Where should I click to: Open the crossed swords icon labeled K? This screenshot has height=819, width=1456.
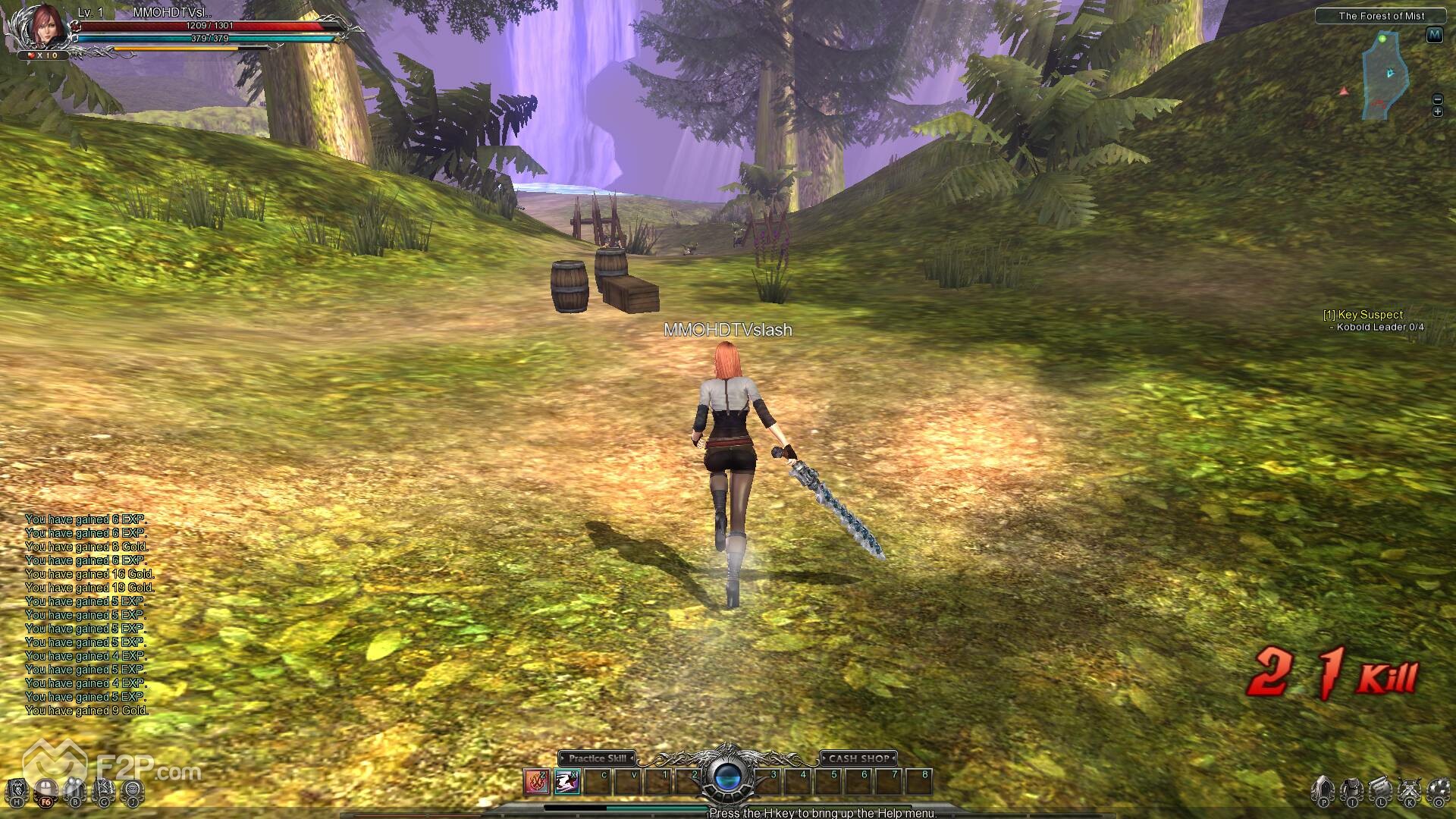pos(1410,790)
